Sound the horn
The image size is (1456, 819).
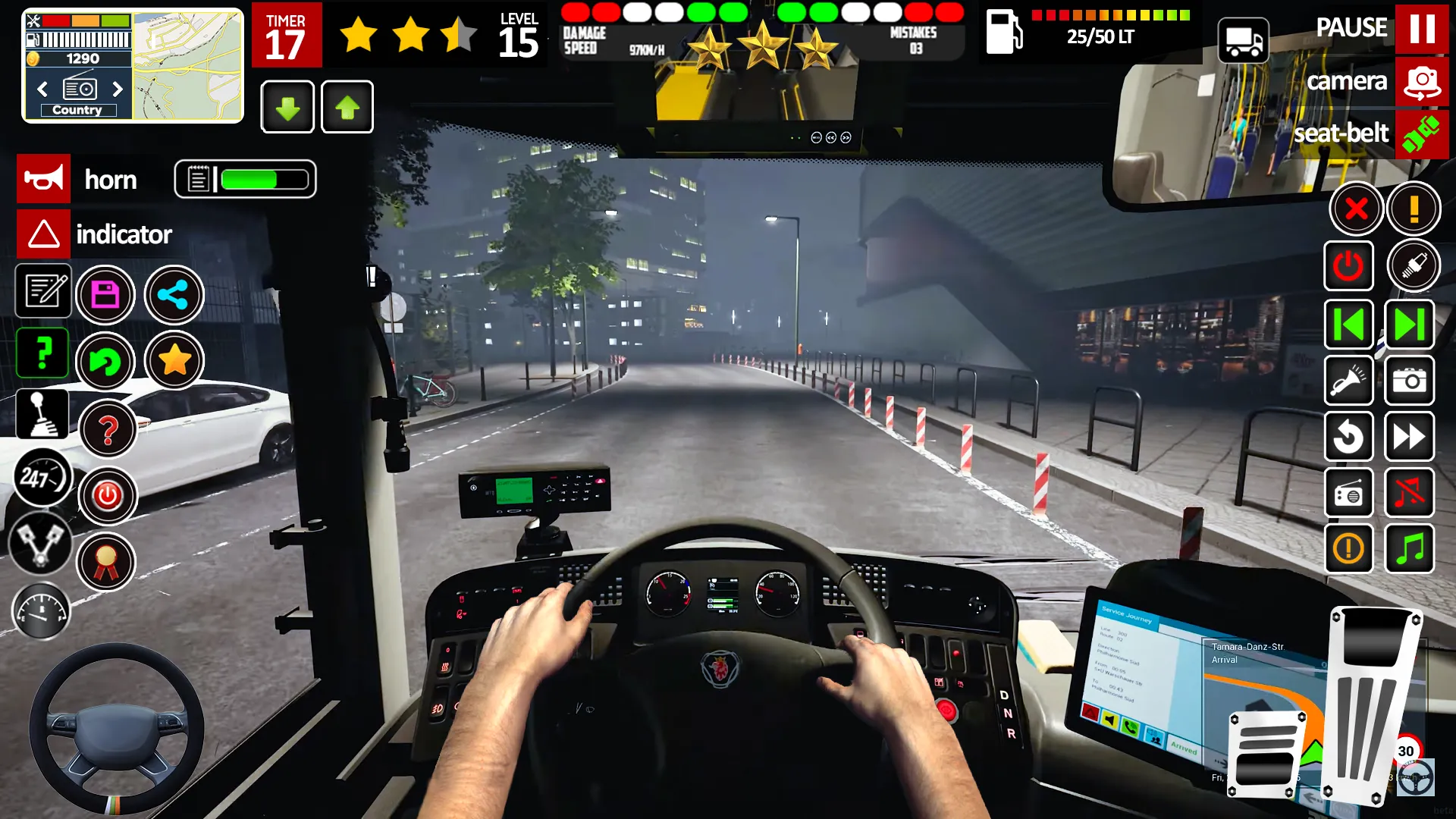[43, 179]
